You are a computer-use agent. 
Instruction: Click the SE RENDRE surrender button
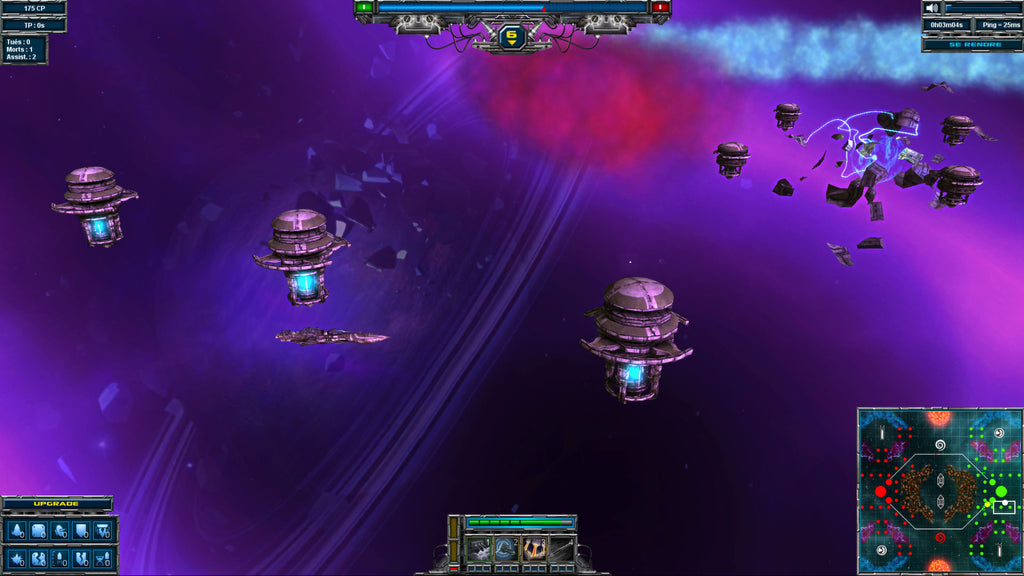click(971, 44)
